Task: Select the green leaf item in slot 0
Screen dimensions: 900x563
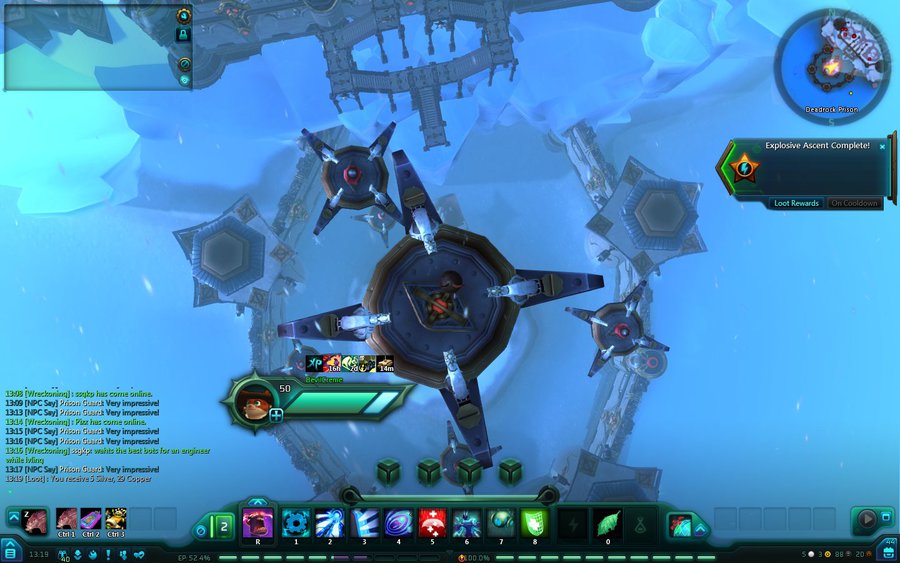Action: click(607, 523)
